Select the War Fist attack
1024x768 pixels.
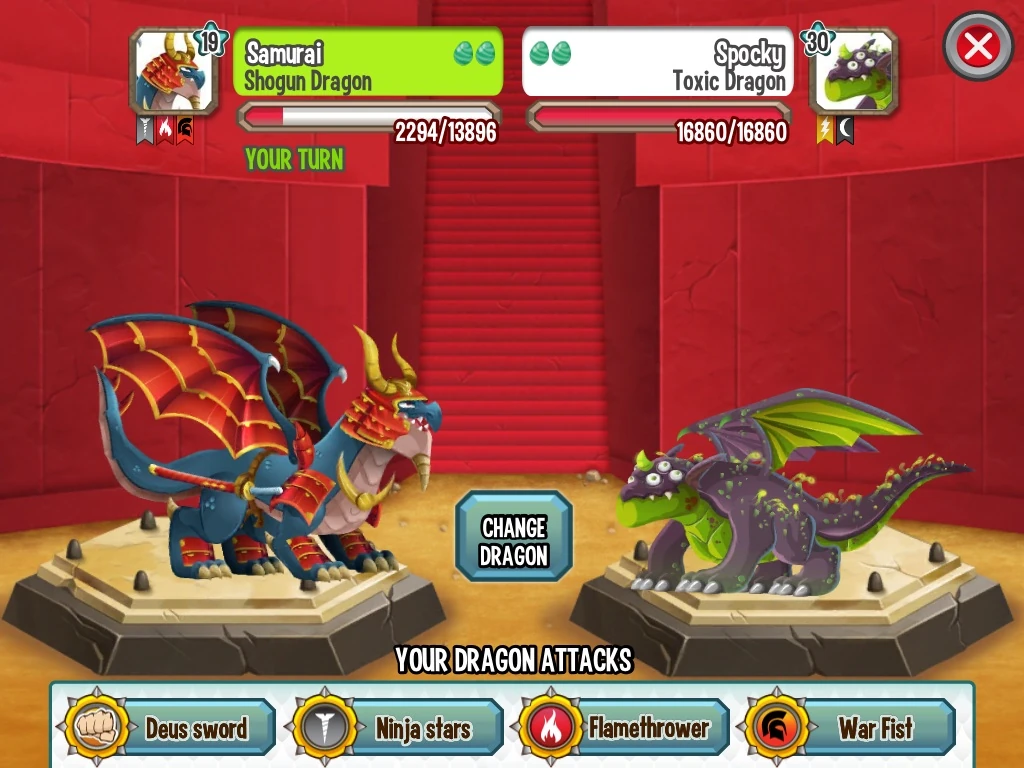point(851,727)
